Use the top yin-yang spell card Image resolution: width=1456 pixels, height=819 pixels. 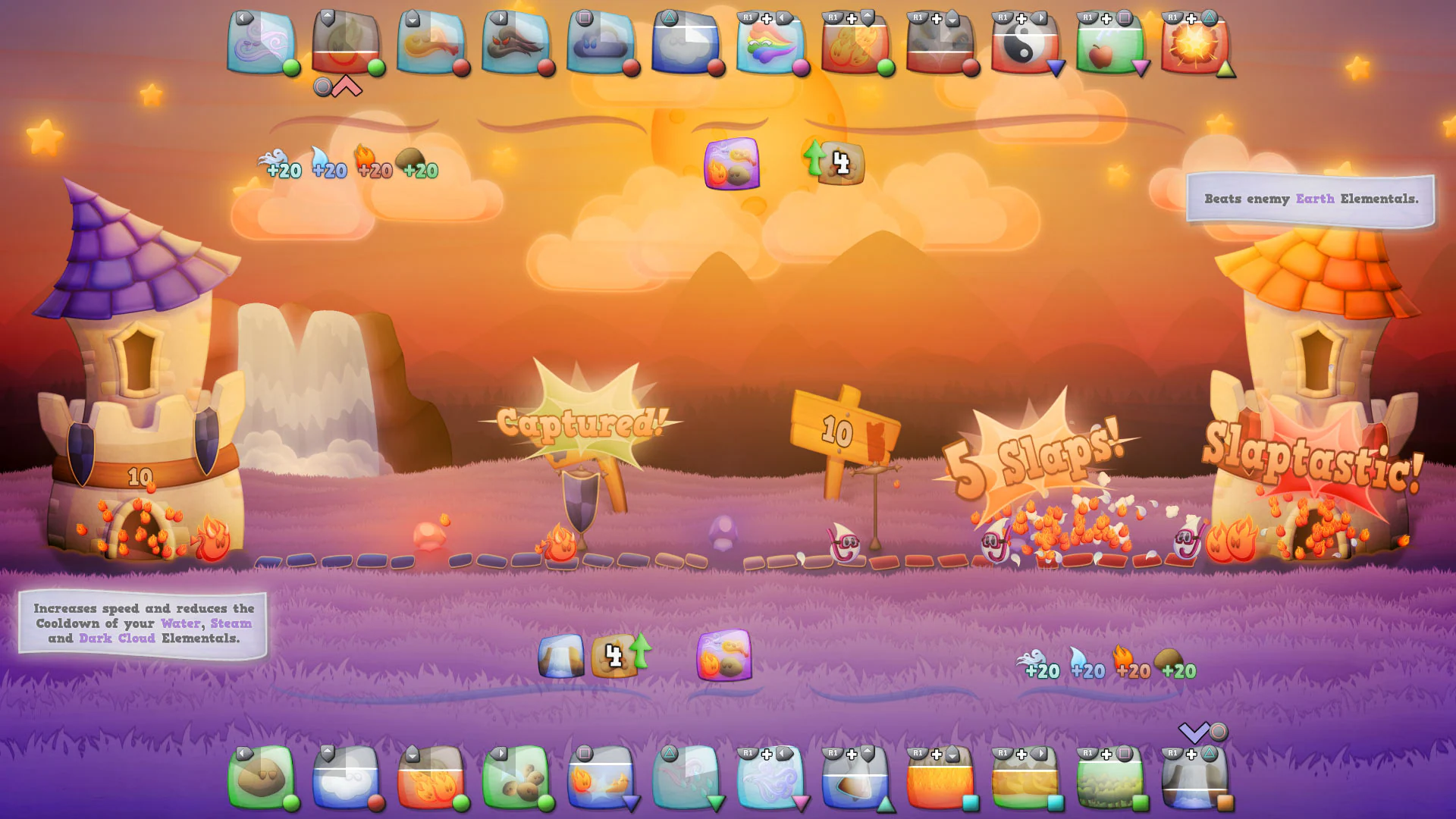pos(1025,42)
